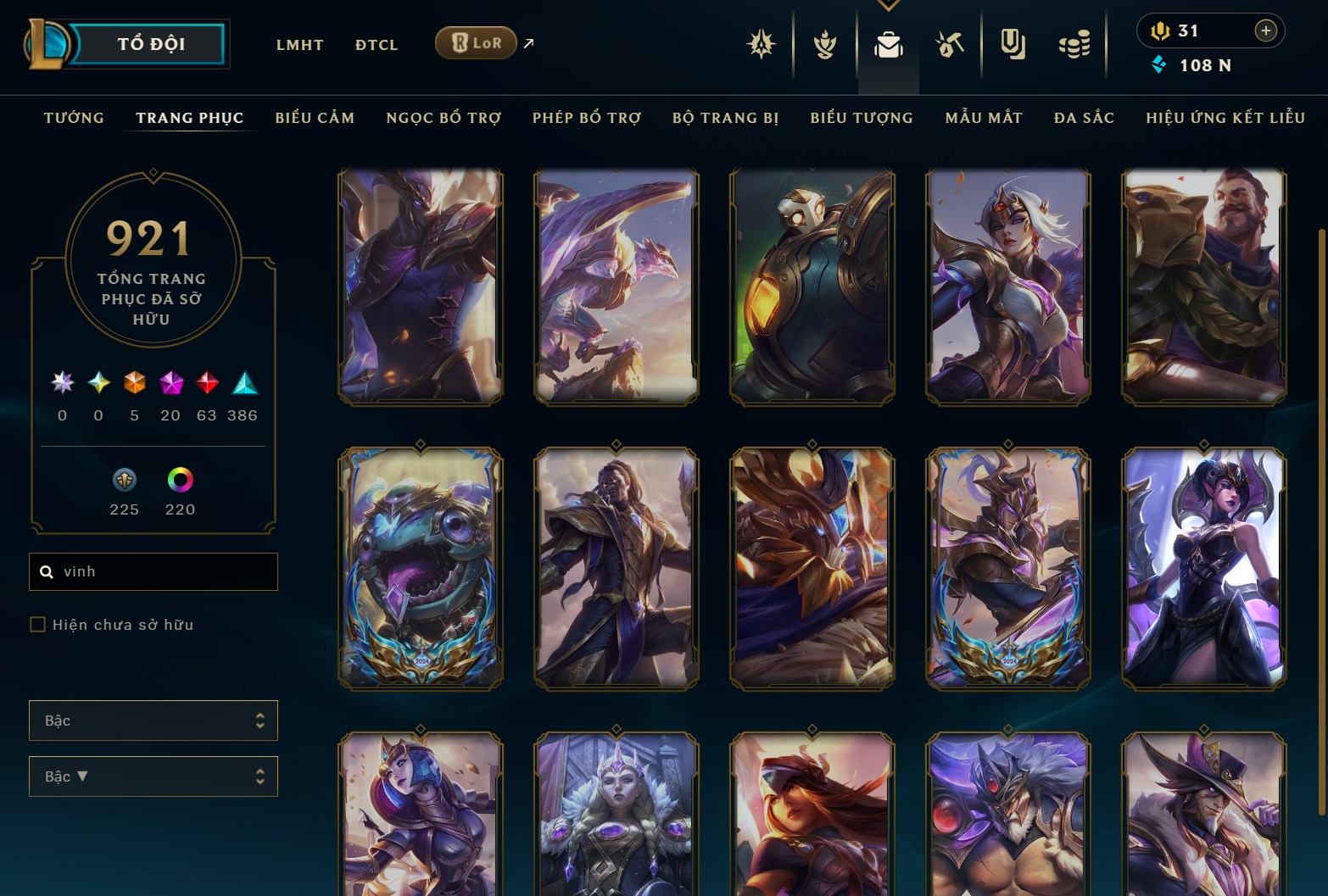Viewport: 1328px width, 896px height.
Task: Open the loot hammer icon in top navigation
Action: [x=950, y=44]
